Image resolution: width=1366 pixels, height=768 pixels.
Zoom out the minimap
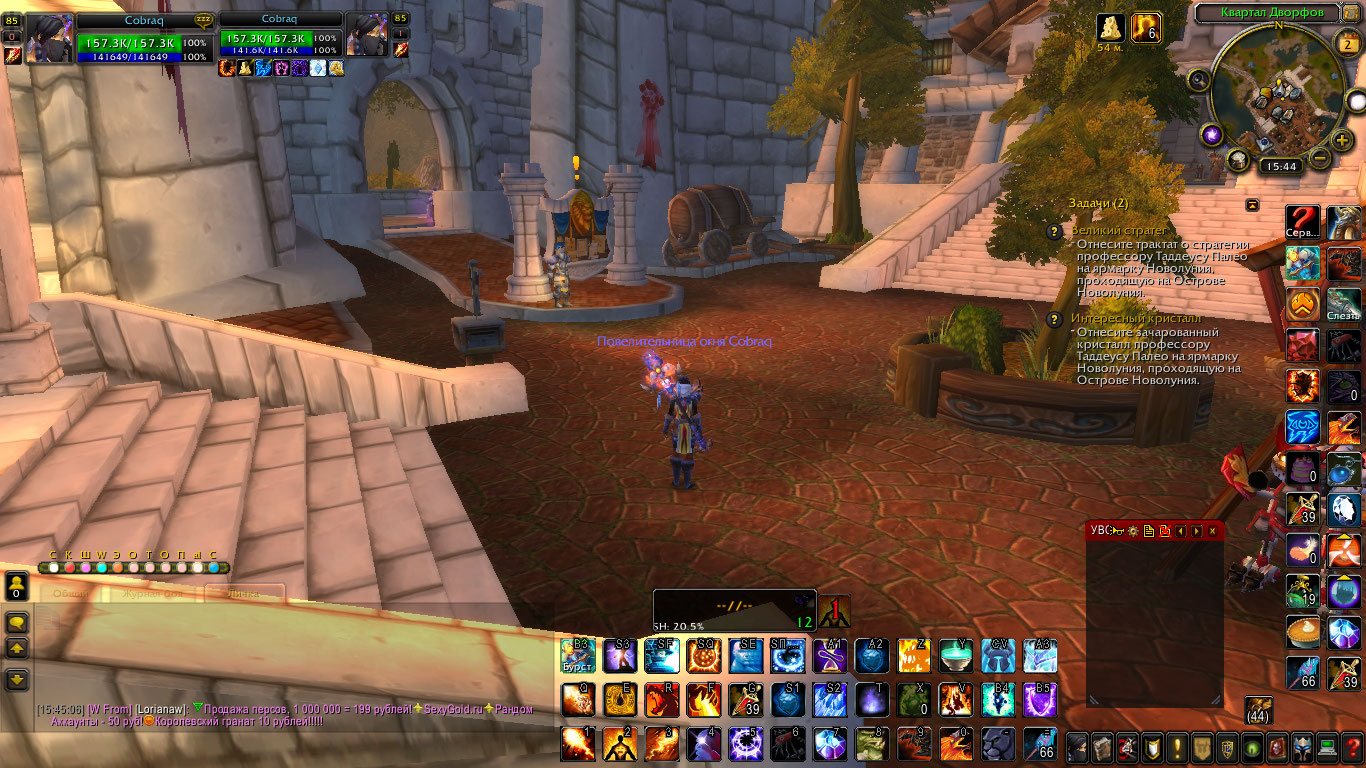(1320, 158)
